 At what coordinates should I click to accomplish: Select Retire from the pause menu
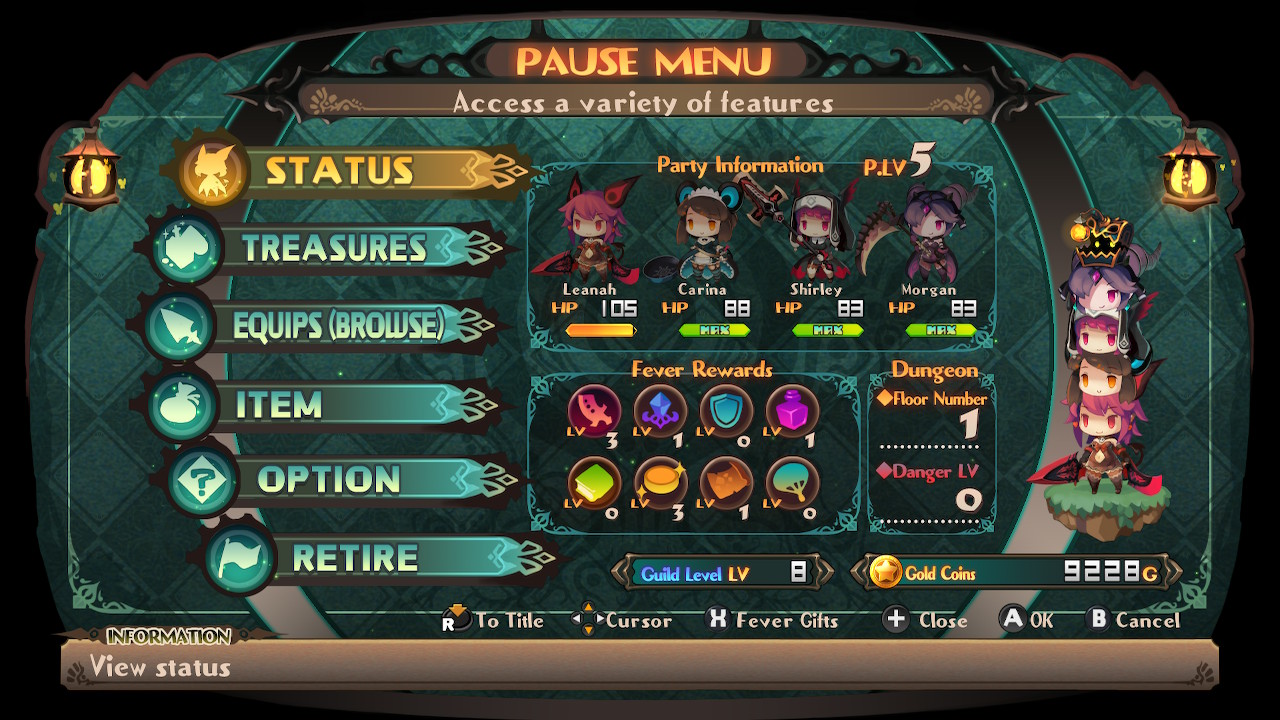[355, 558]
